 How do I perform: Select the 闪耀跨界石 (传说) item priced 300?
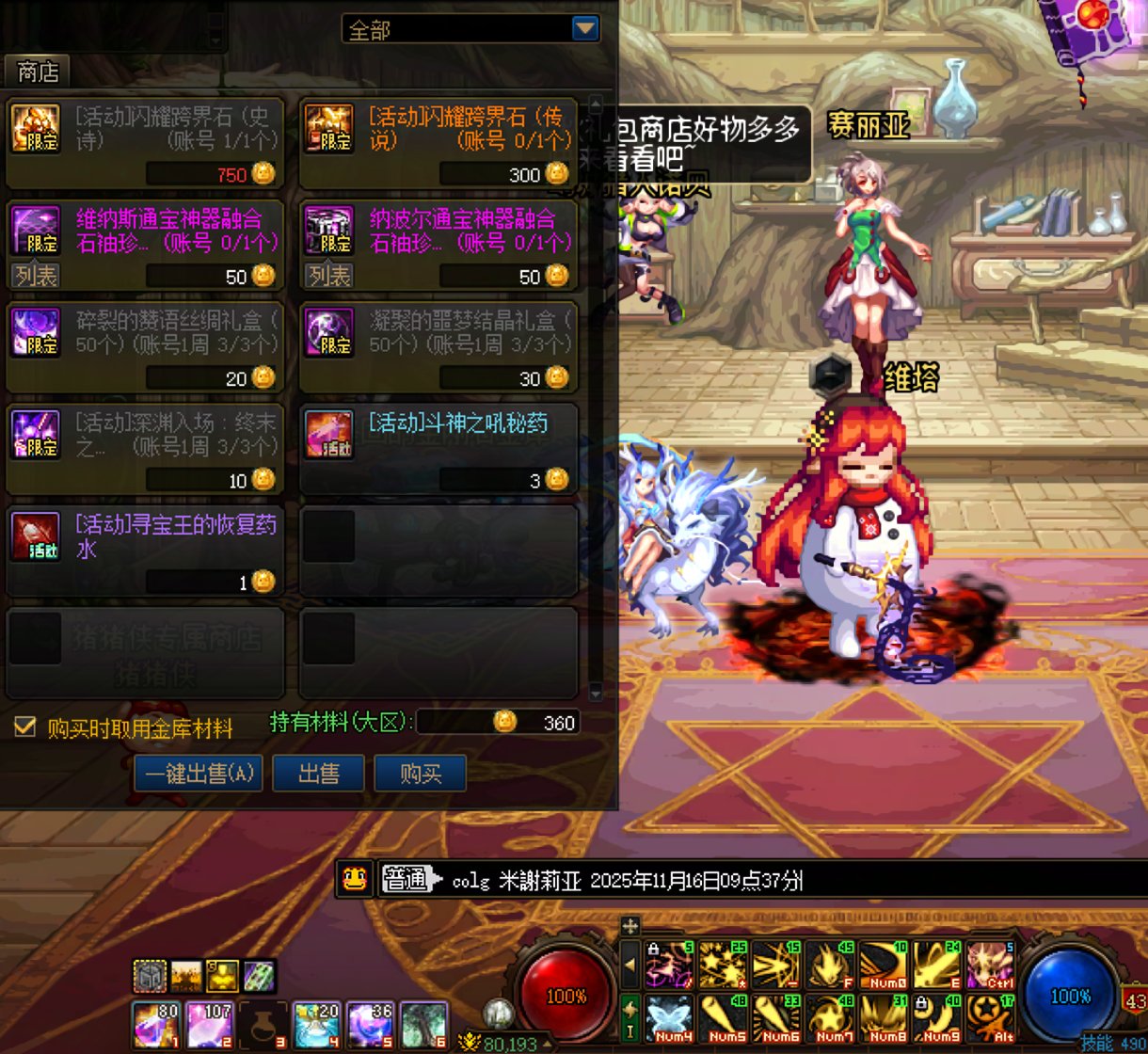coord(438,142)
